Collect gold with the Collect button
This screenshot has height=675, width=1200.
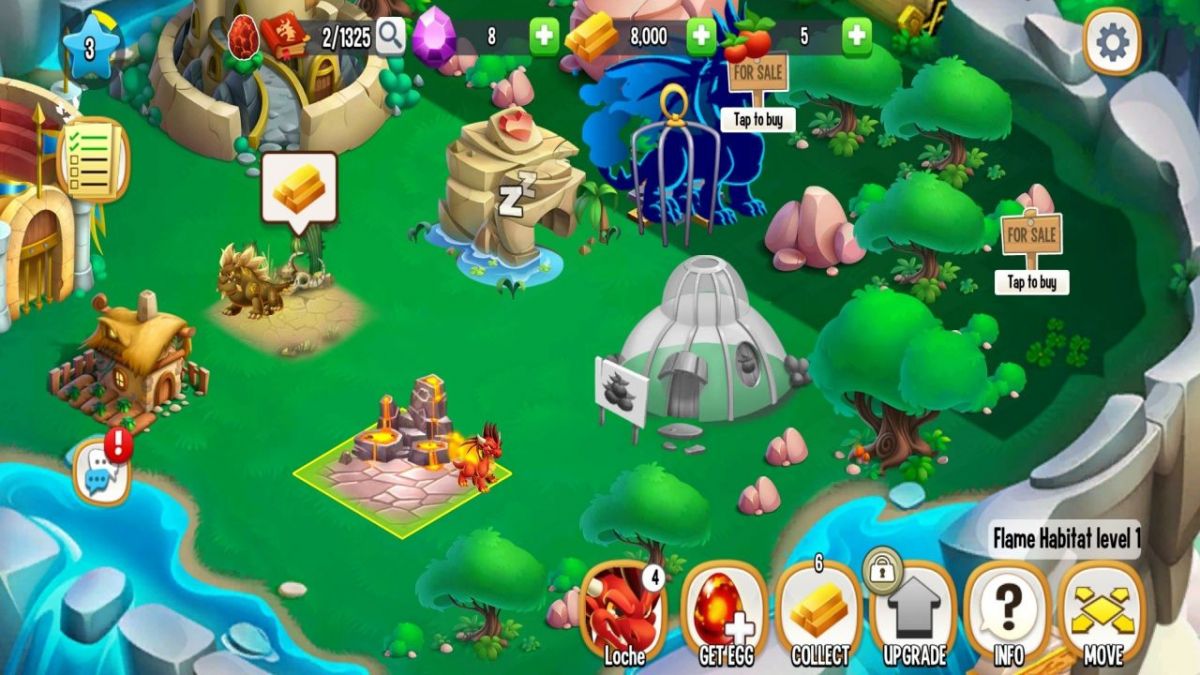point(820,614)
